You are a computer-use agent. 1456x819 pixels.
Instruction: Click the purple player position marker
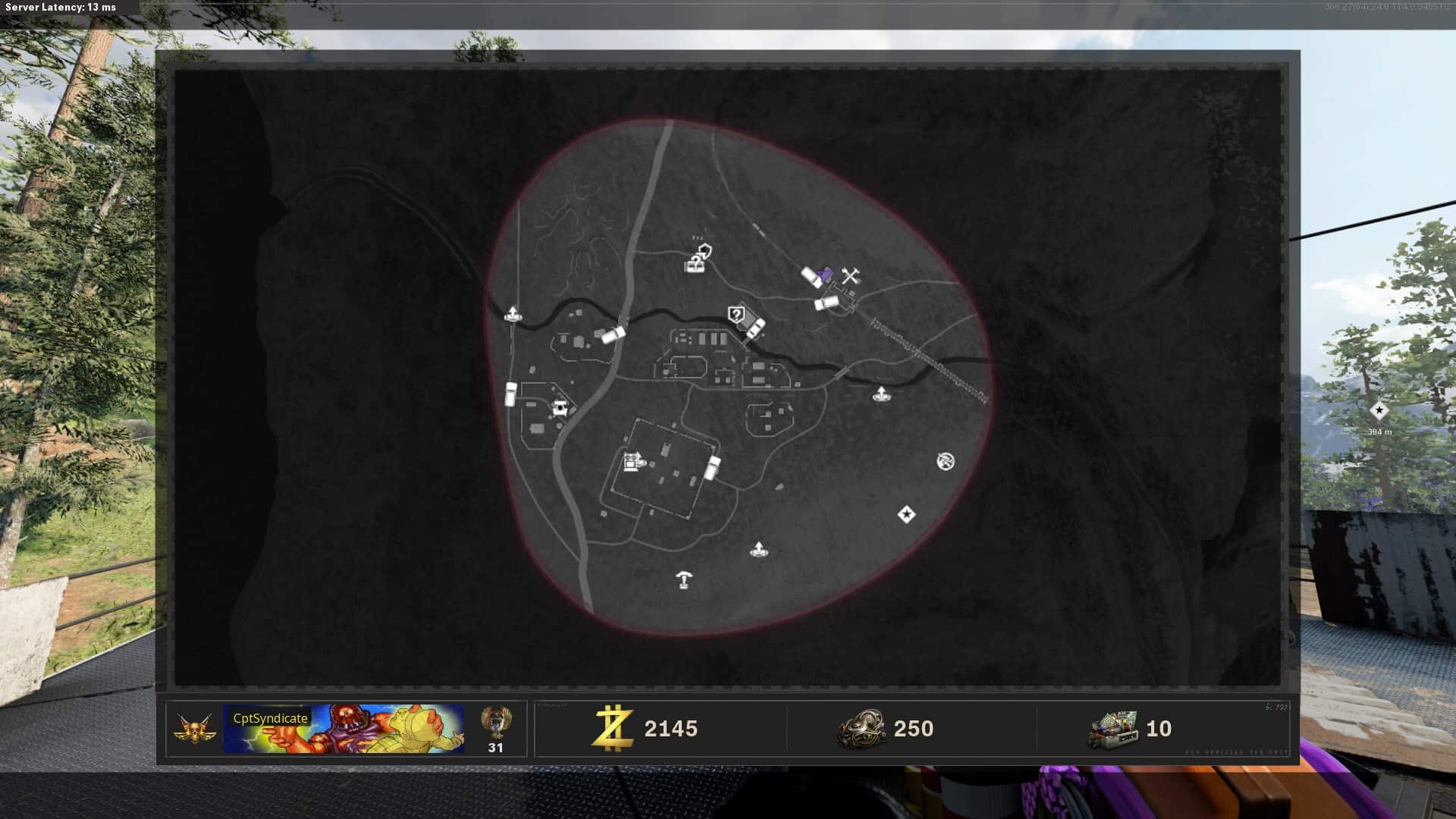(826, 274)
